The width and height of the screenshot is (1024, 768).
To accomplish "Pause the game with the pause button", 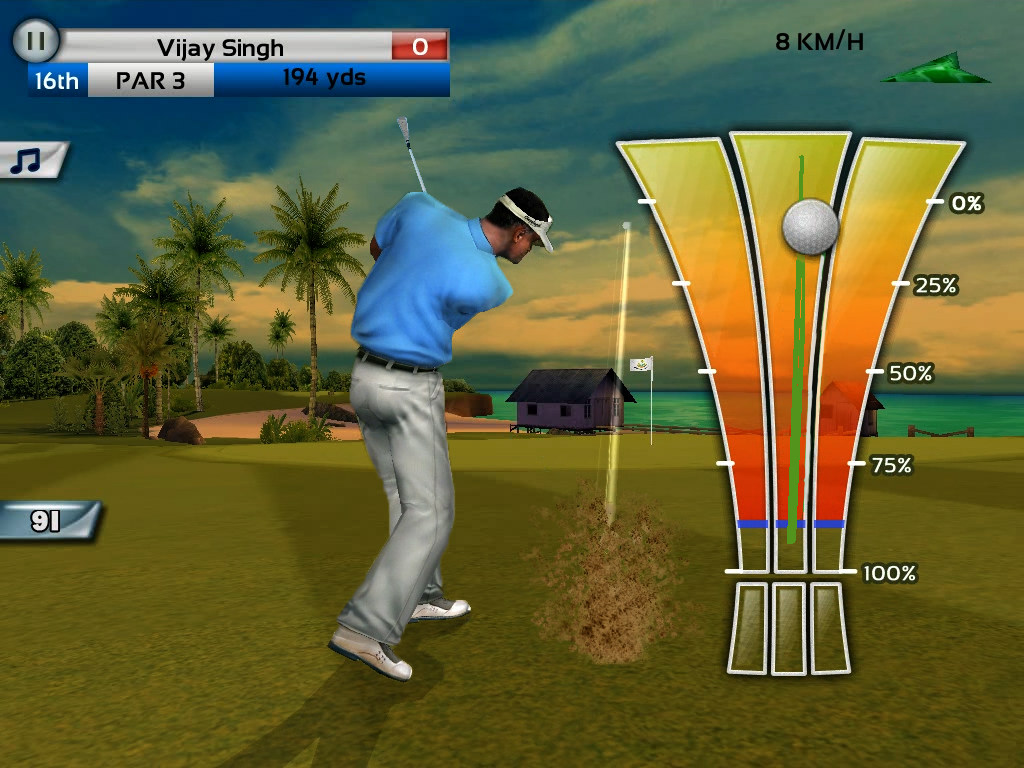I will click(36, 42).
